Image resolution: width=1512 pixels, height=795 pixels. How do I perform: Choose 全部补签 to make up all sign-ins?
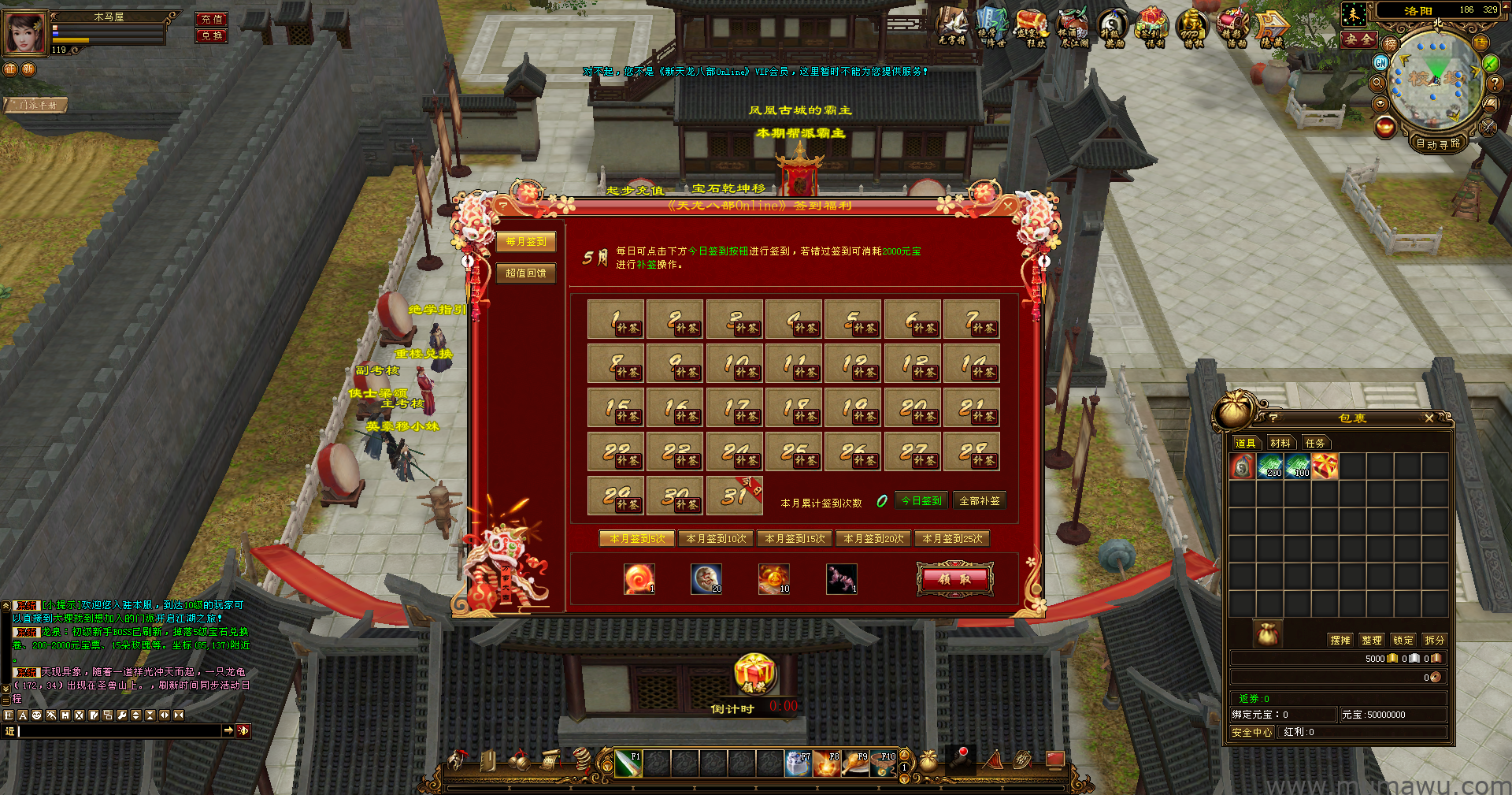[x=980, y=501]
